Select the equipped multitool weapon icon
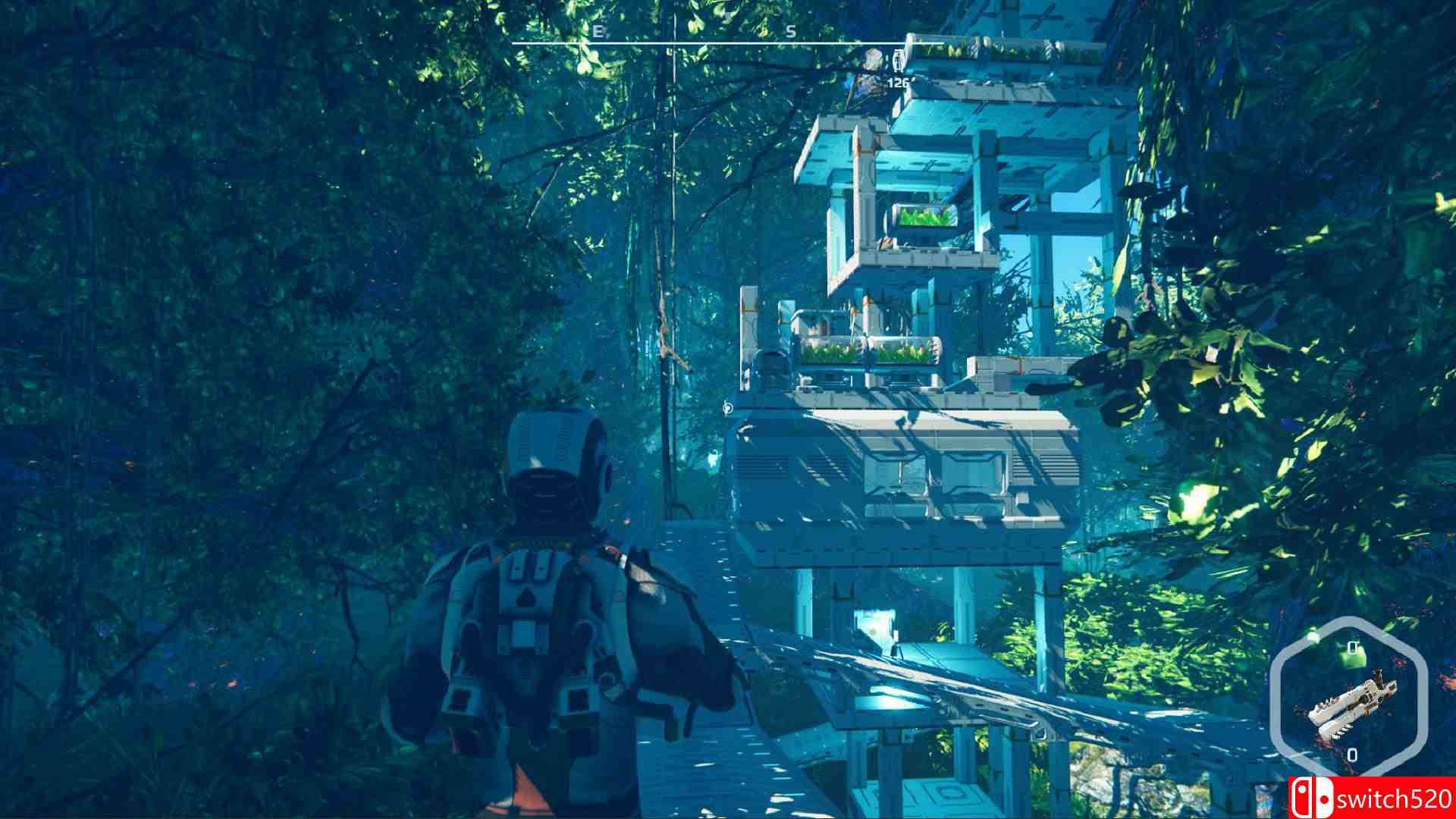The width and height of the screenshot is (1456, 819). point(1354,705)
